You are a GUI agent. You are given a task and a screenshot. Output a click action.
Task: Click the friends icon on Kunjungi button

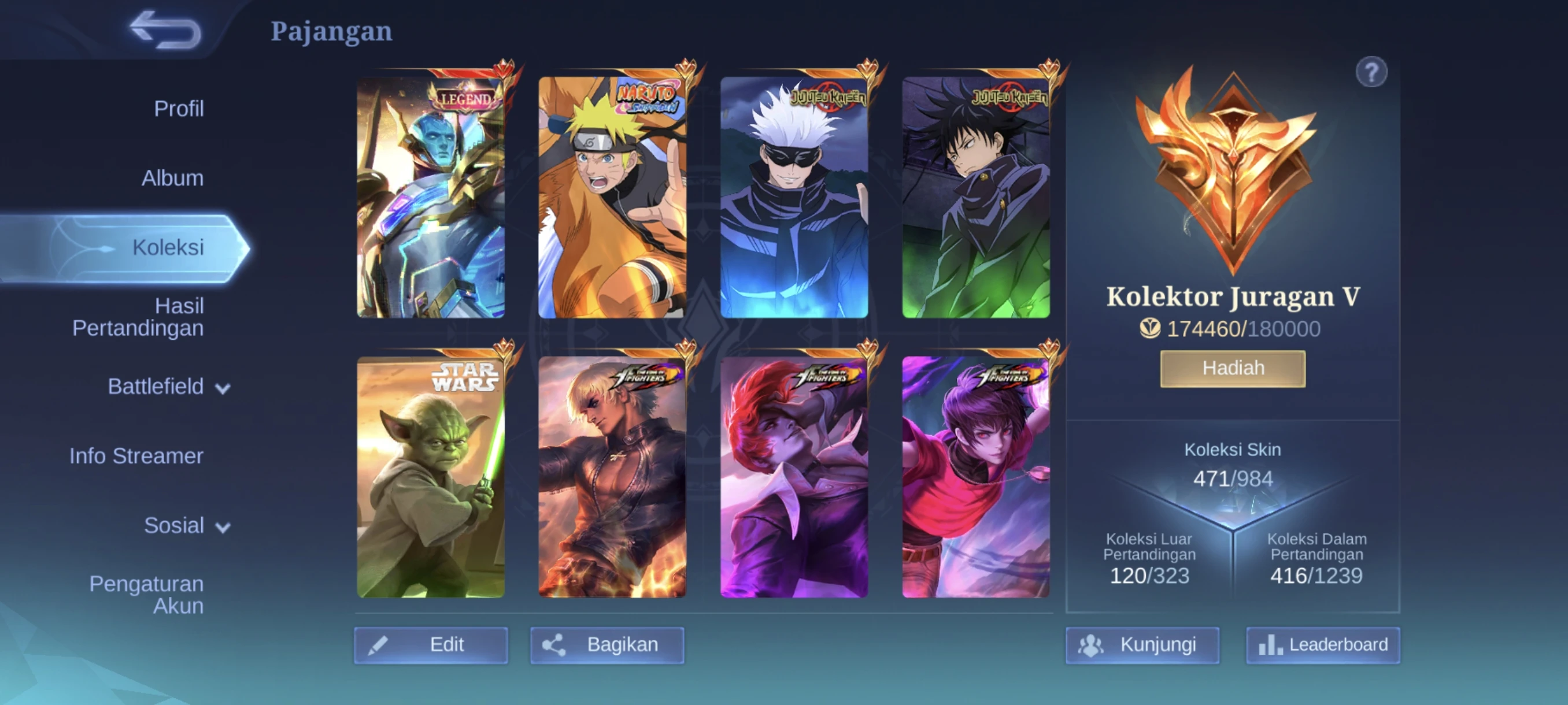(1093, 645)
